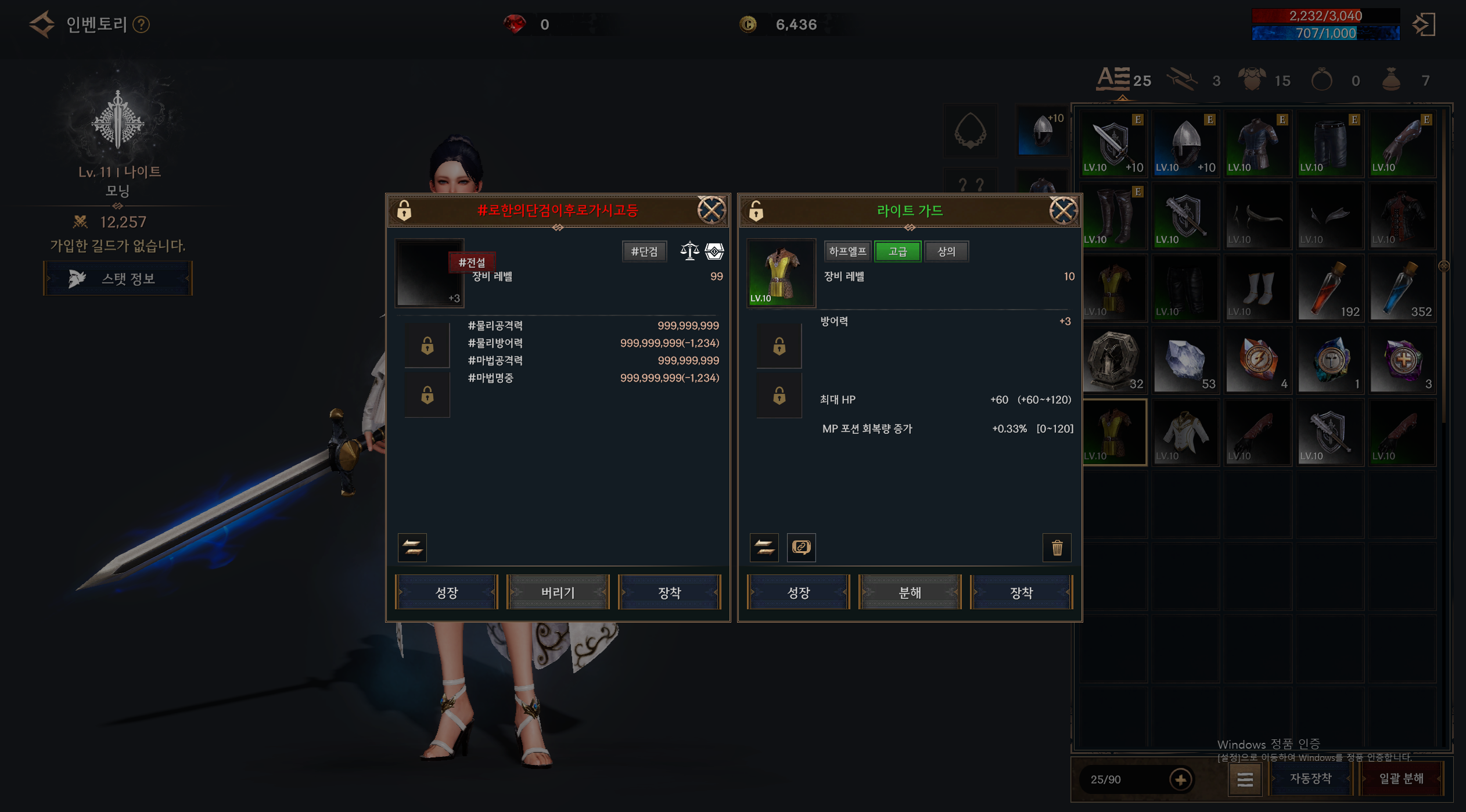This screenshot has height=812, width=1466.
Task: Select the blue mana potion stack
Action: pyautogui.click(x=1402, y=289)
